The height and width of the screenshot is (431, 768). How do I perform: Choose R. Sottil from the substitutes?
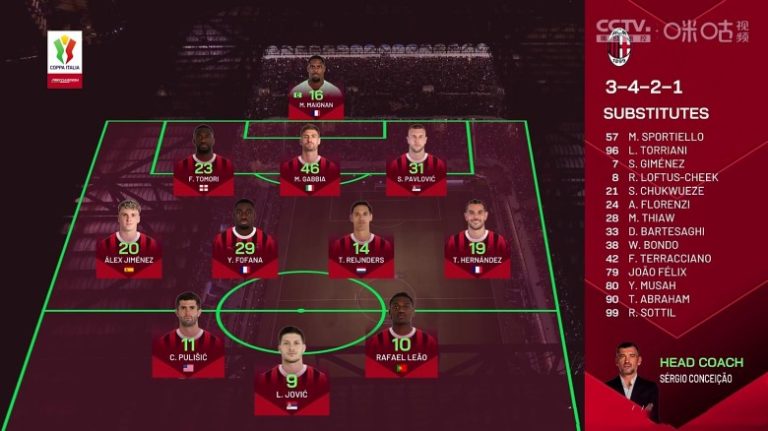coord(659,312)
